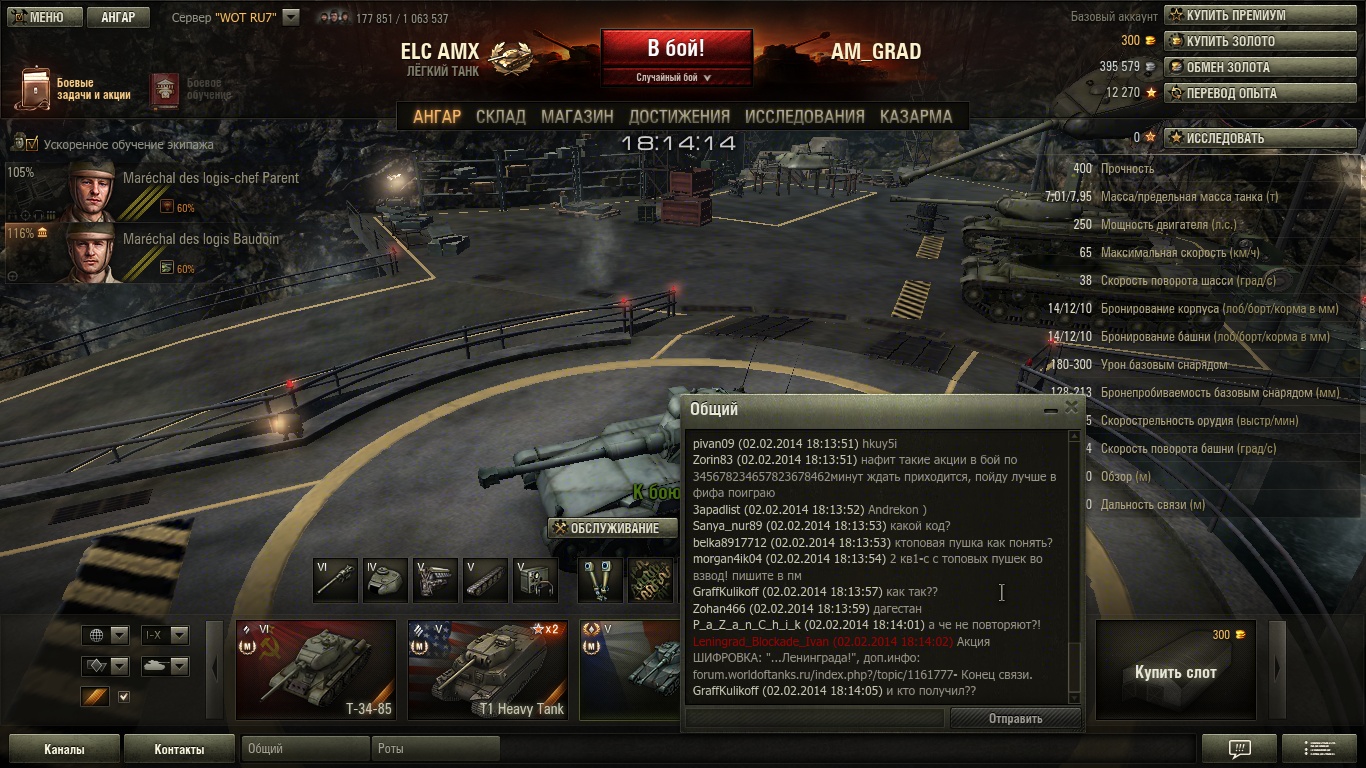Start battle with the В бой! button
1366x768 pixels.
coord(676,48)
